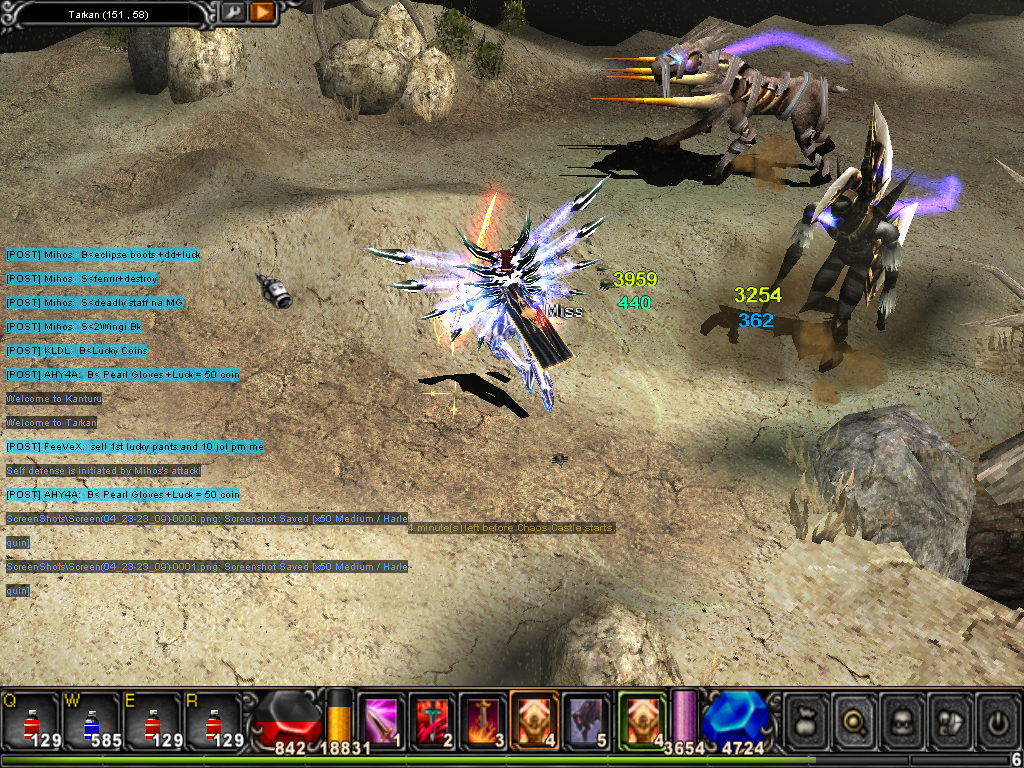
Task: Use the red potion in slot R
Action: pos(211,722)
